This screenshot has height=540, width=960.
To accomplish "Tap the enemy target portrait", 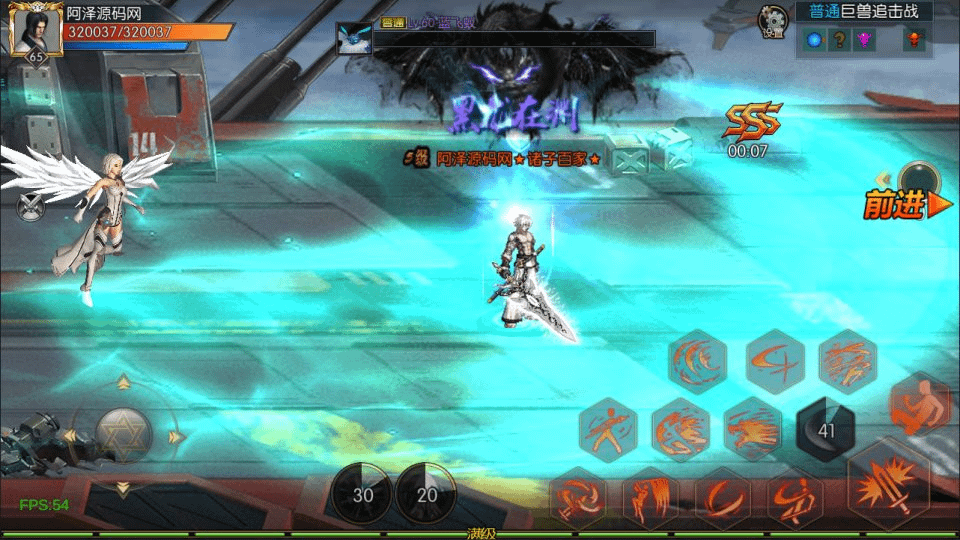I will pos(354,38).
